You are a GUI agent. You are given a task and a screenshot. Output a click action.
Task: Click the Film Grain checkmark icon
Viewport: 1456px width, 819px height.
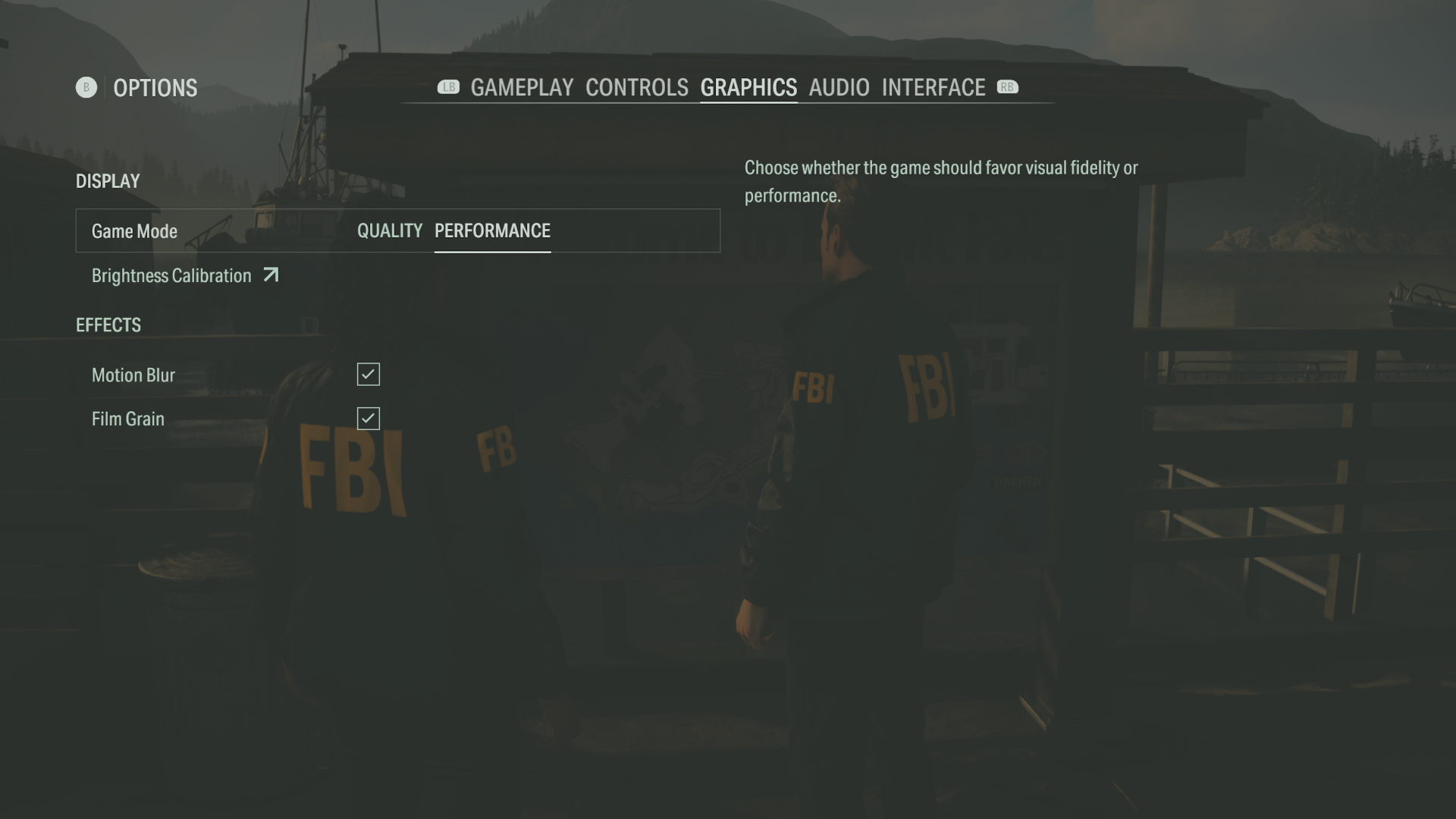(368, 418)
